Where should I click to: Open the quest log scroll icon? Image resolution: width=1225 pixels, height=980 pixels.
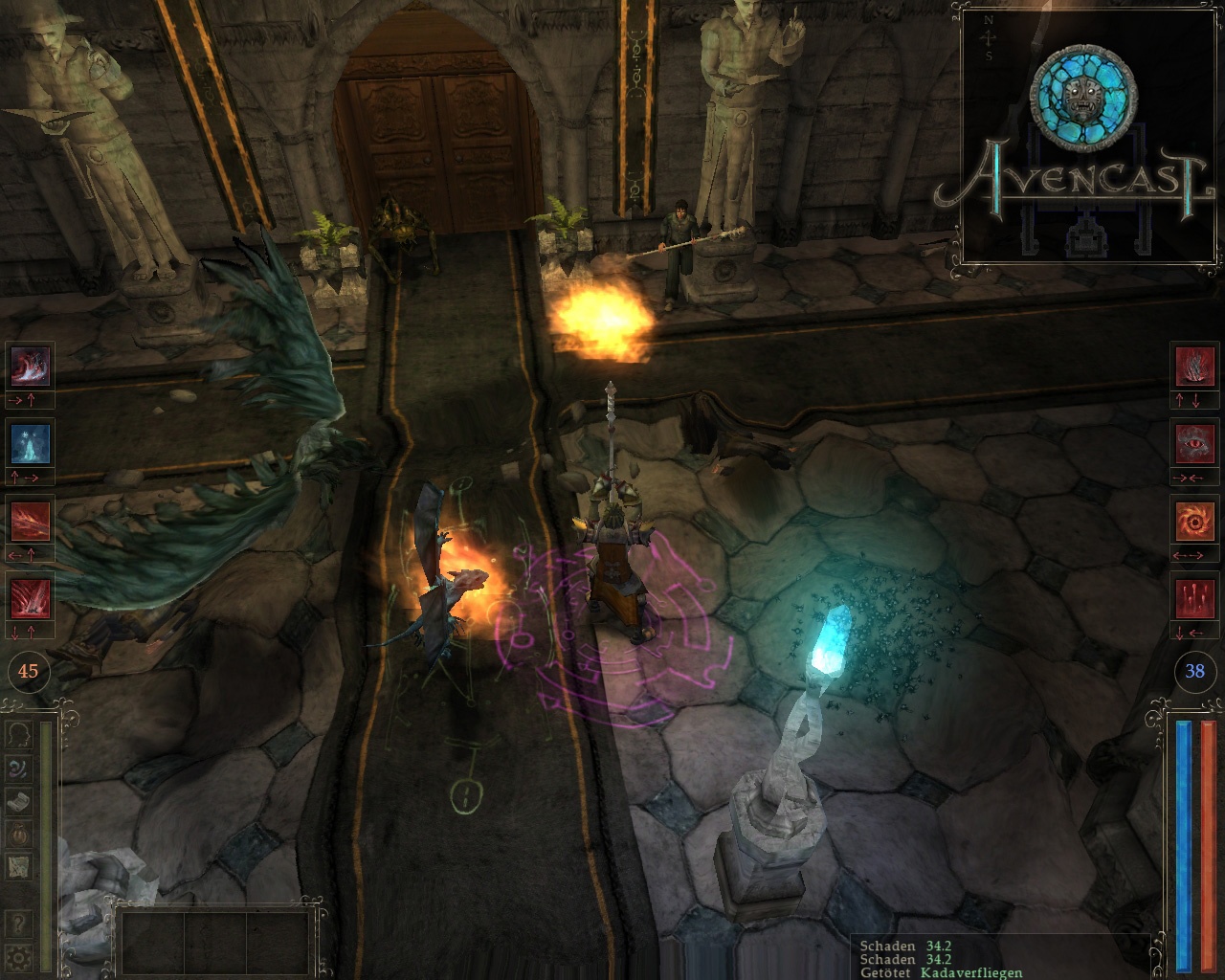(x=19, y=802)
